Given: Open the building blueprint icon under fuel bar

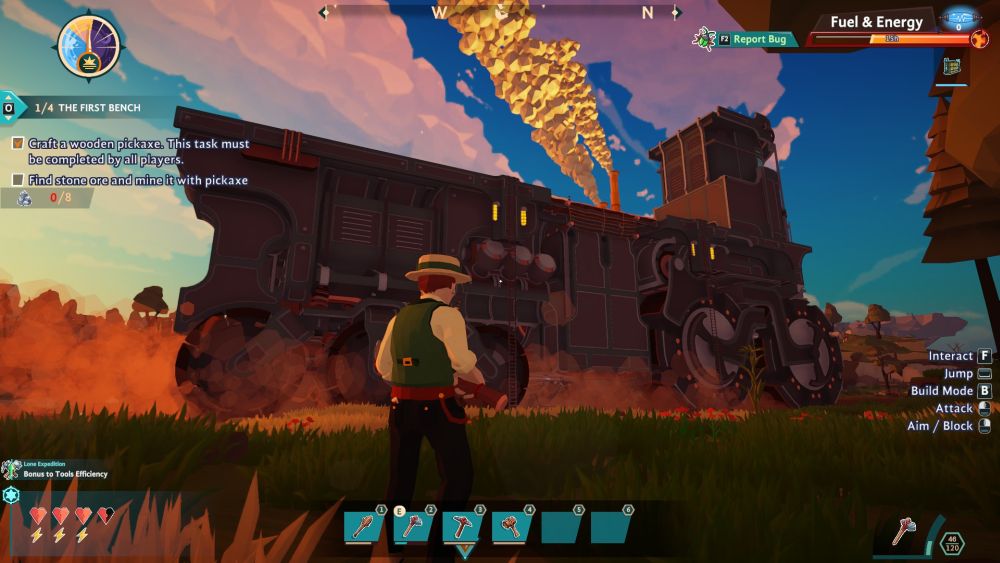Looking at the screenshot, I should tap(951, 67).
